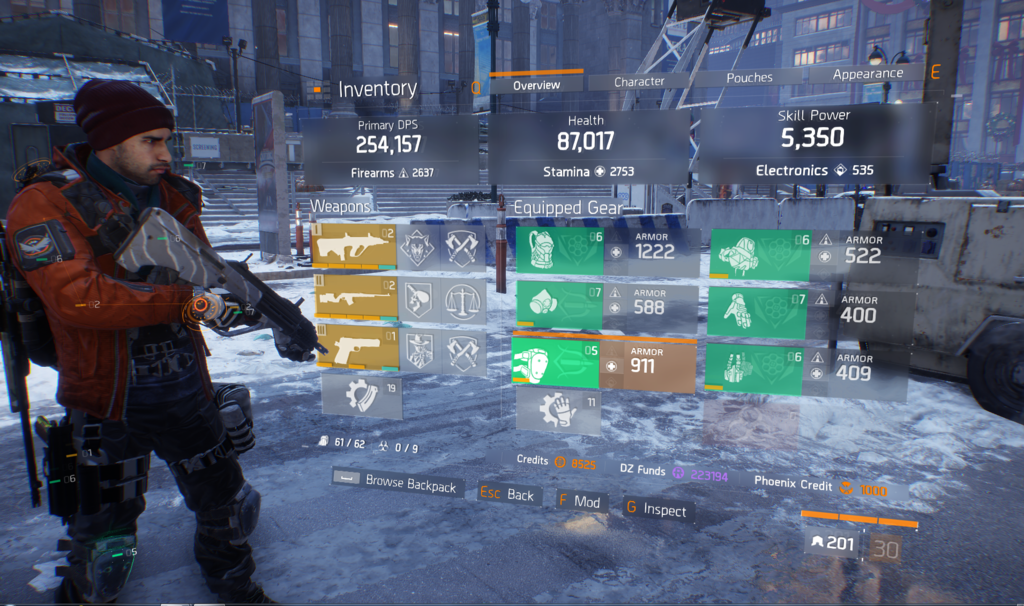Select the secondary marksman rifle slot
Image resolution: width=1024 pixels, height=606 pixels.
pyautogui.click(x=355, y=298)
